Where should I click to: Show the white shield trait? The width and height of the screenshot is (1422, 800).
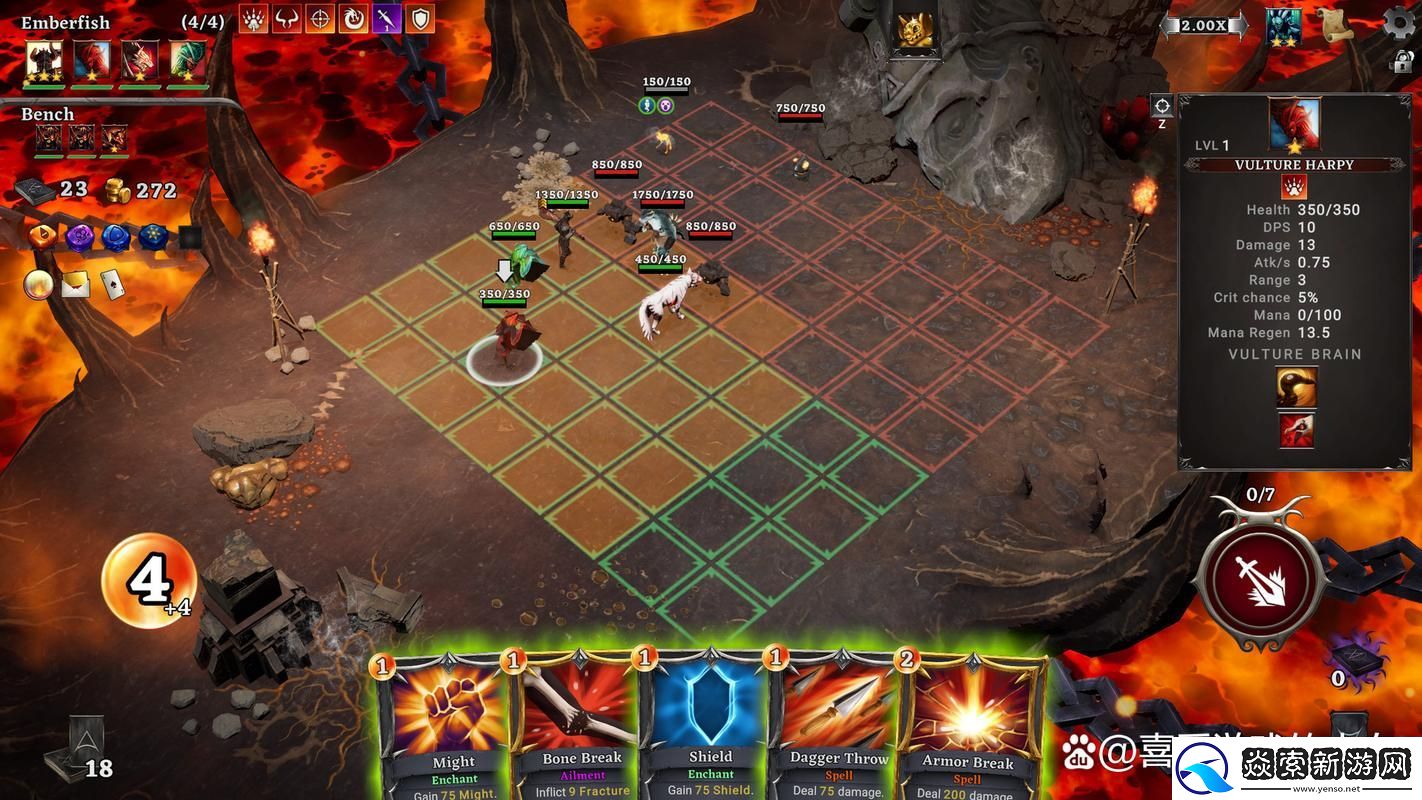(x=420, y=18)
